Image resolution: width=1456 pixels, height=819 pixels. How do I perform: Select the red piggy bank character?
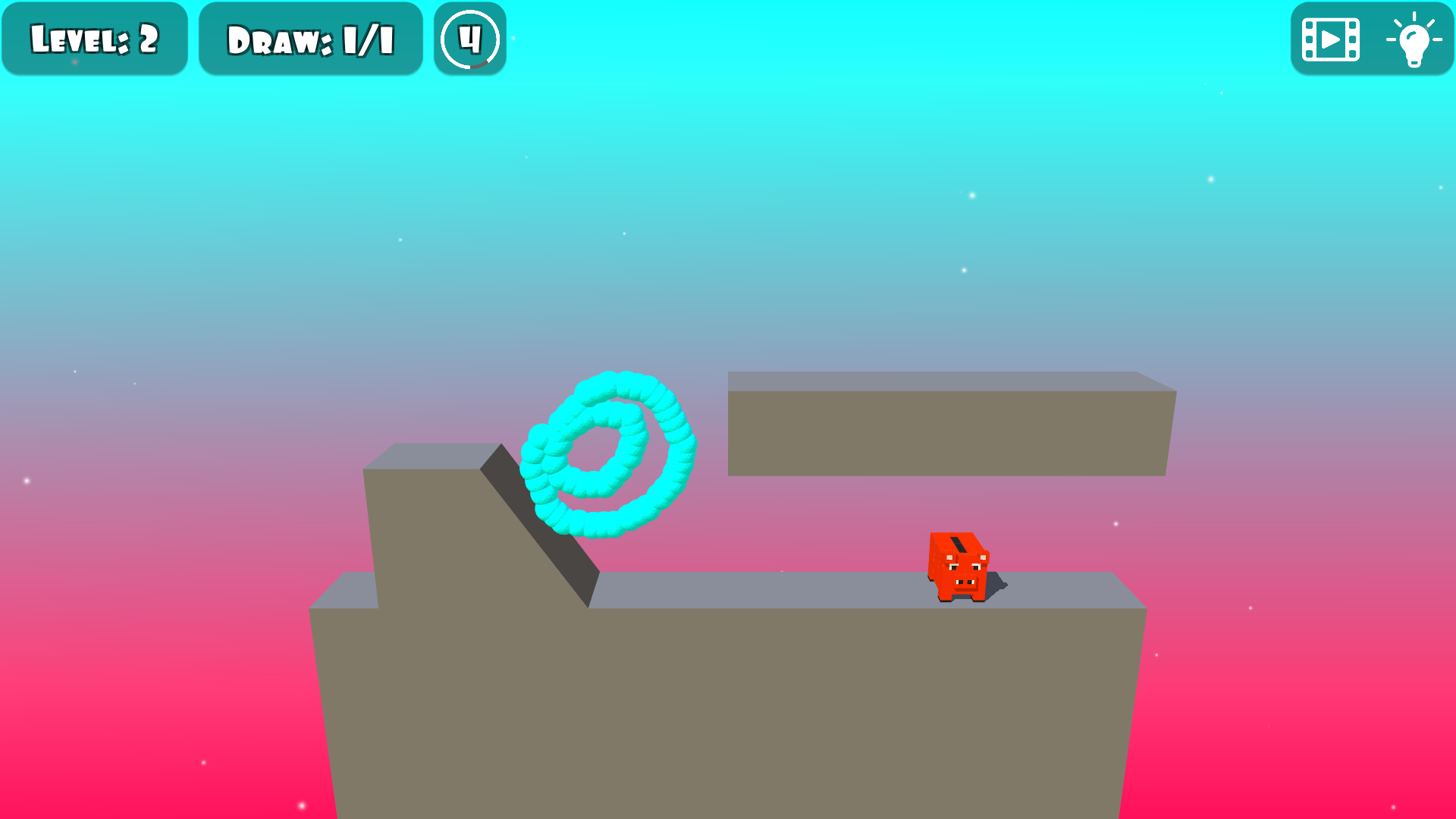(x=959, y=565)
